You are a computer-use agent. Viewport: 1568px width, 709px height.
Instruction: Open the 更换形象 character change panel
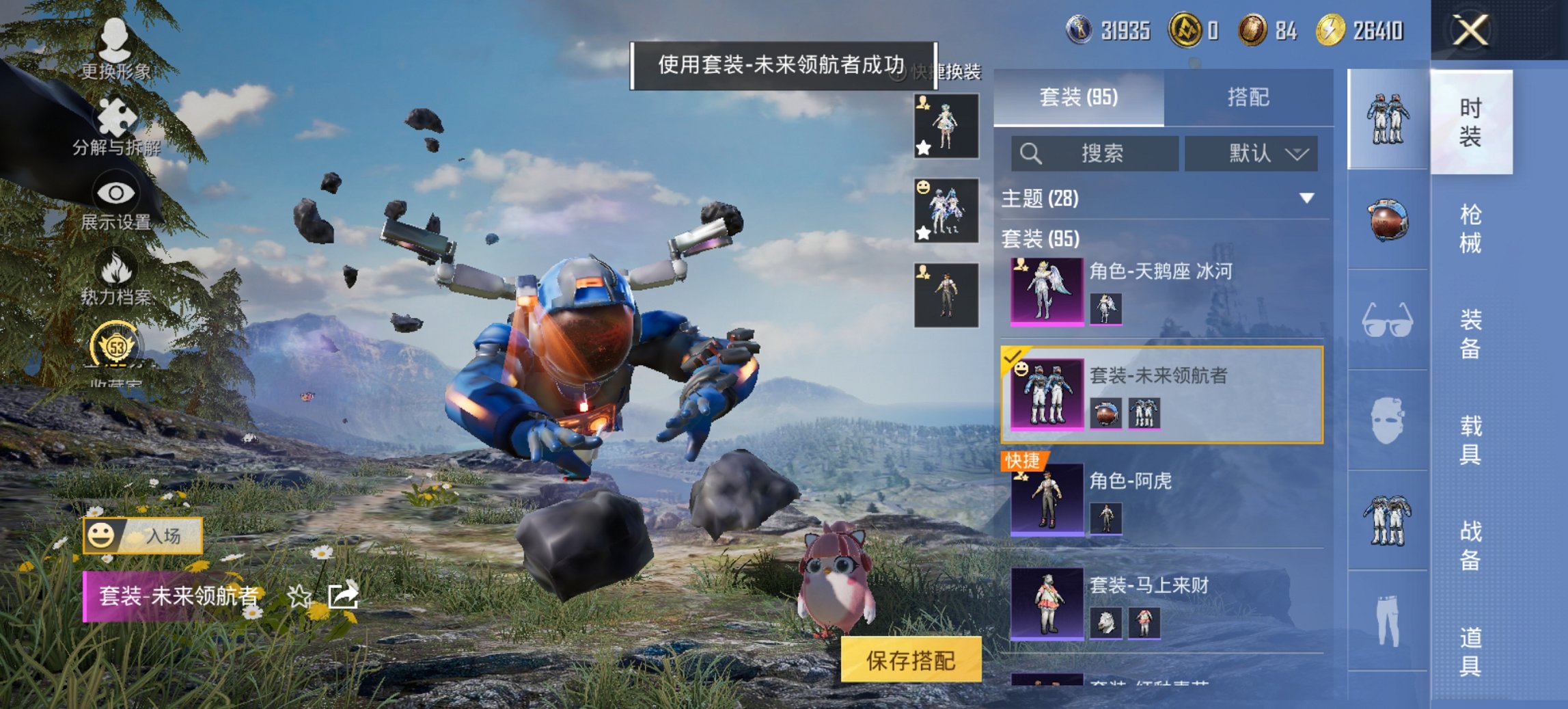click(x=115, y=41)
